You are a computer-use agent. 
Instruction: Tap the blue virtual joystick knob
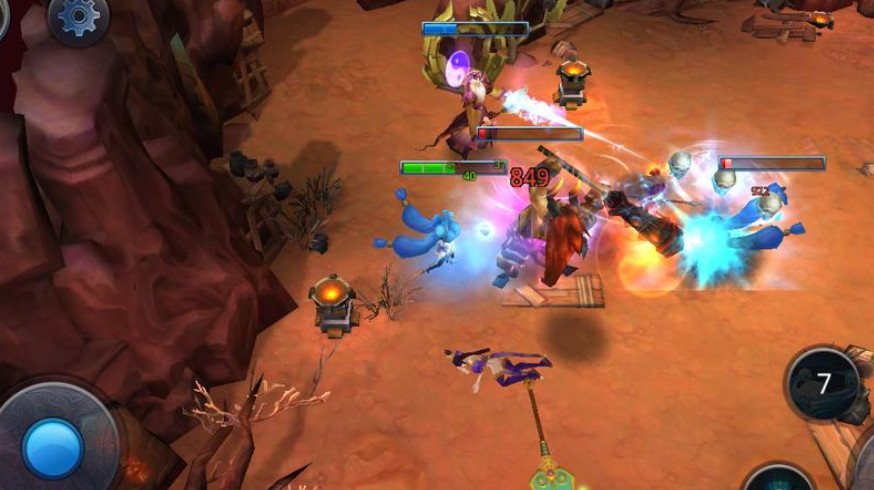click(52, 447)
